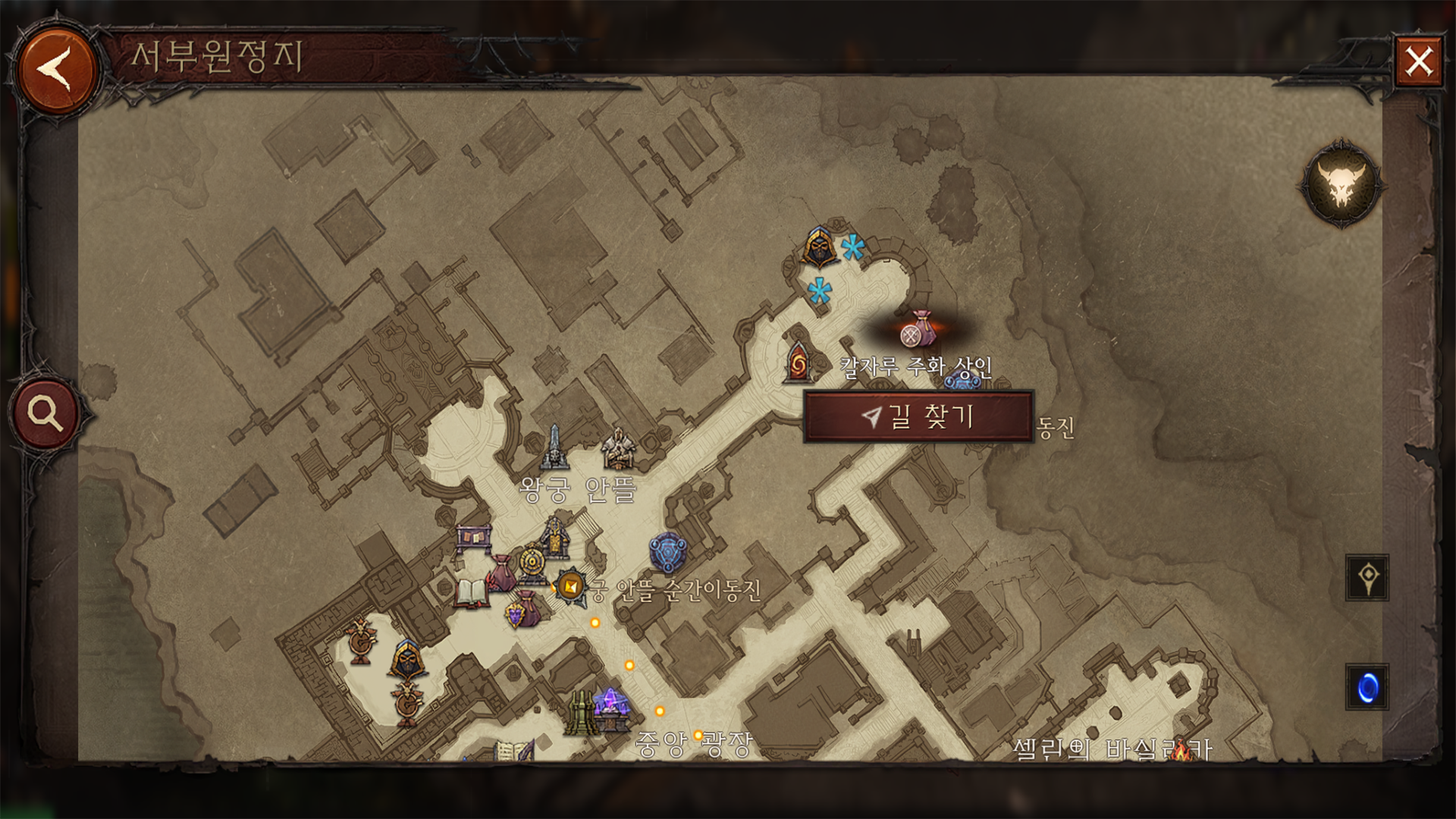This screenshot has width=1456, height=819.
Task: Select the open book map marker
Action: pyautogui.click(x=470, y=594)
